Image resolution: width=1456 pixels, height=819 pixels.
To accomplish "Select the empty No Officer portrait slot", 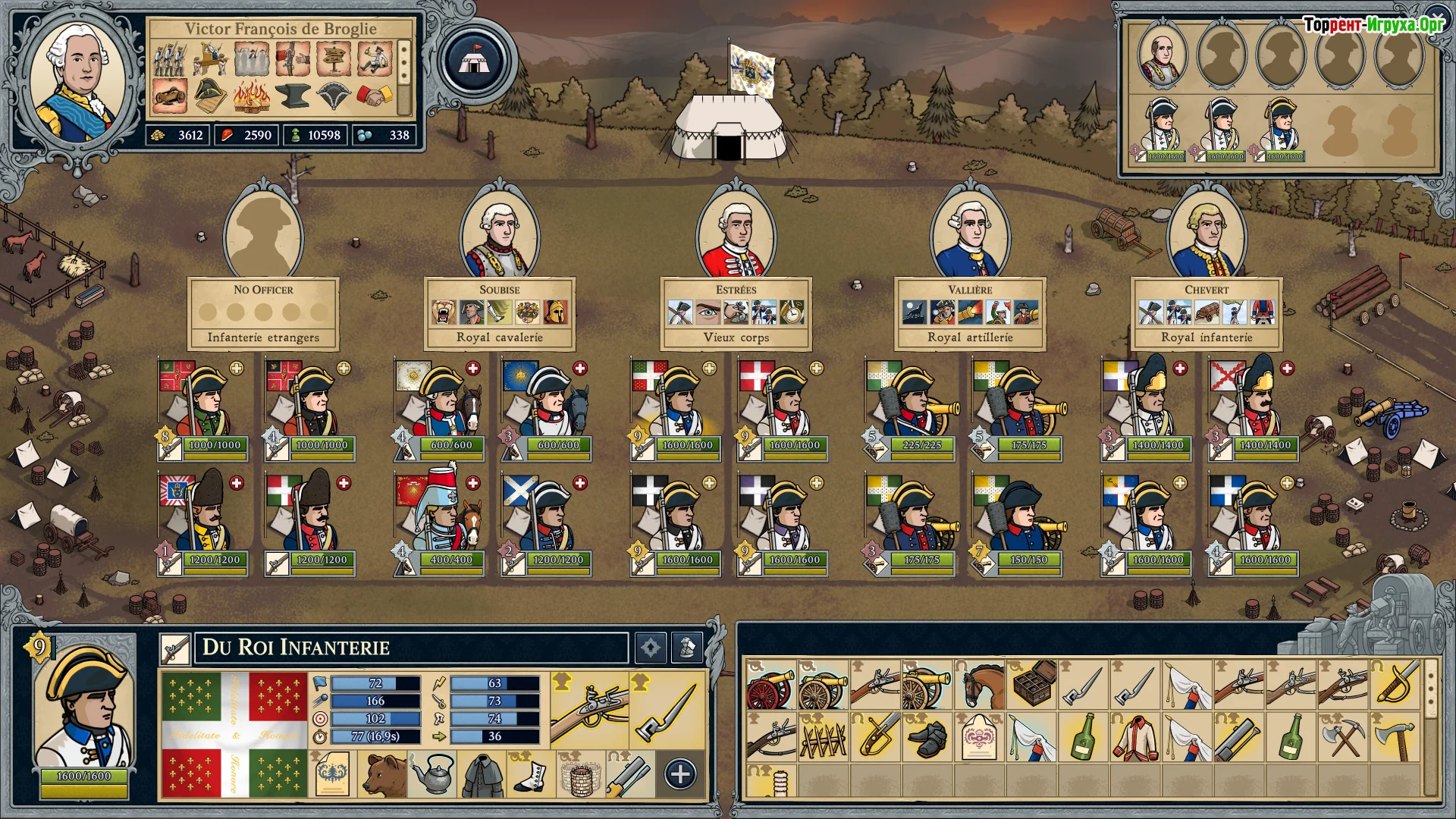I will pyautogui.click(x=263, y=237).
